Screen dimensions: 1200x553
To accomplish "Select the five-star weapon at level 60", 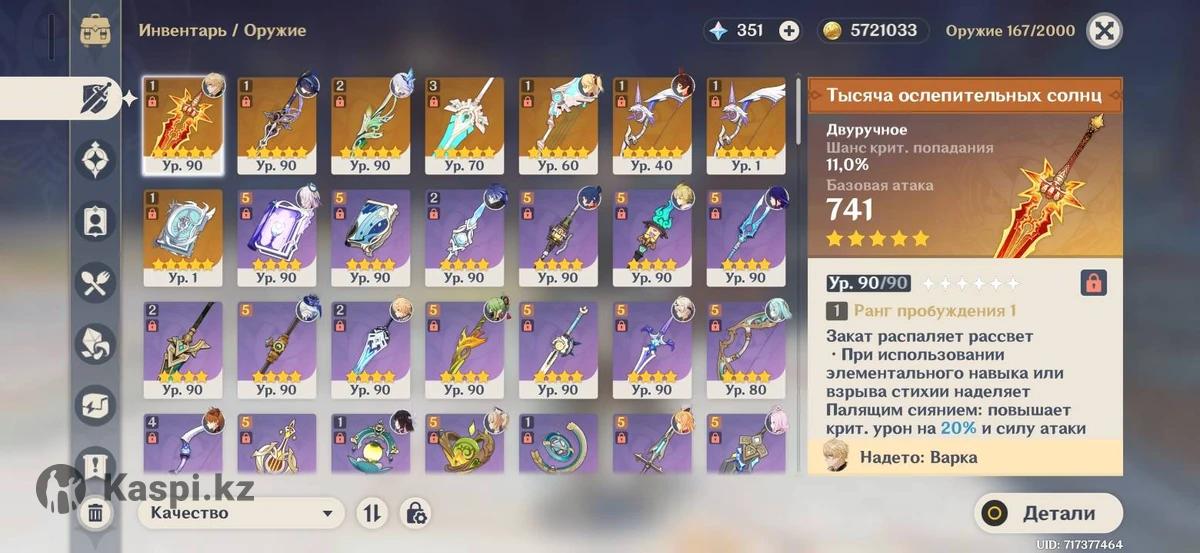I will pos(558,125).
